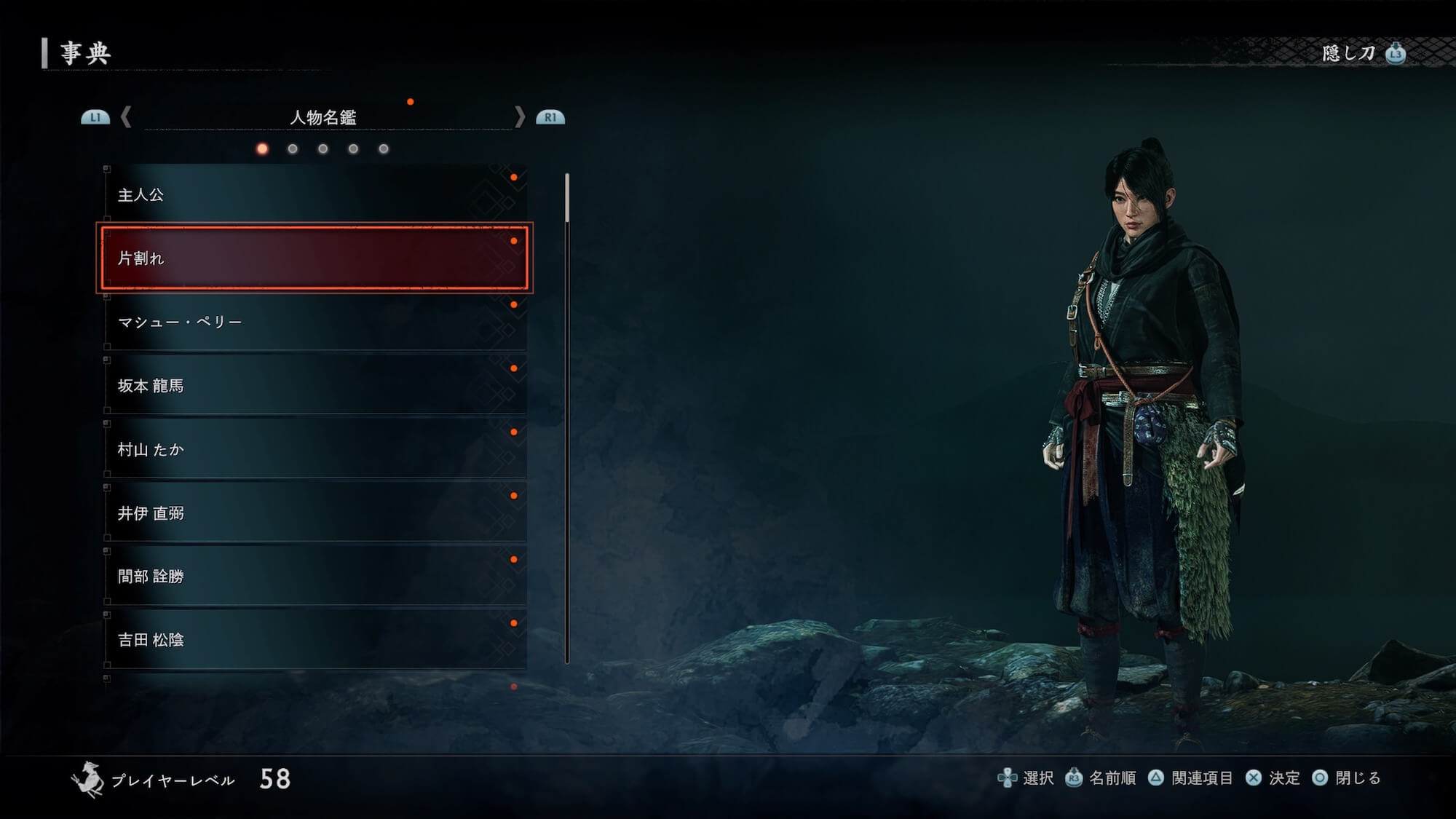
Task: Select 坂本 龍馬 from the list
Action: coord(314,386)
